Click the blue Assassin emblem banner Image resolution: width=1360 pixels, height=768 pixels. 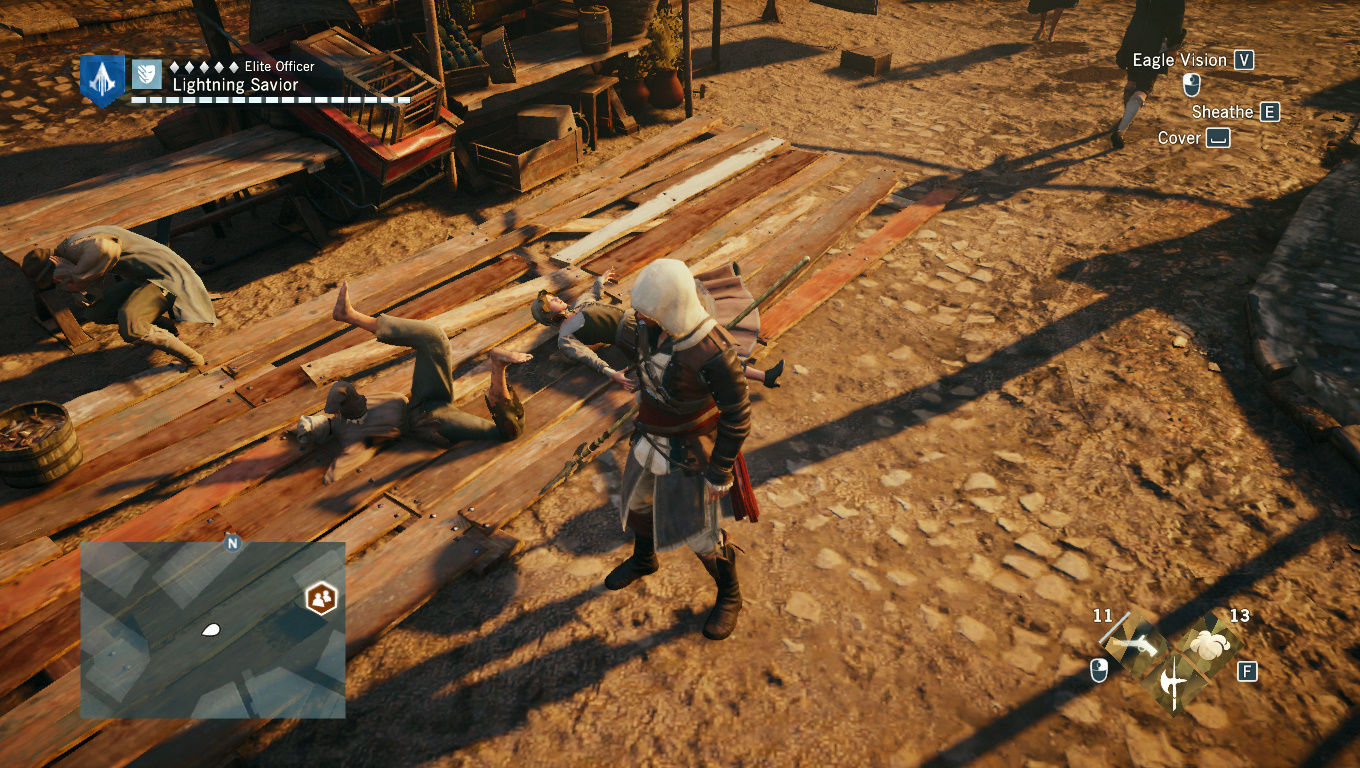[x=102, y=79]
